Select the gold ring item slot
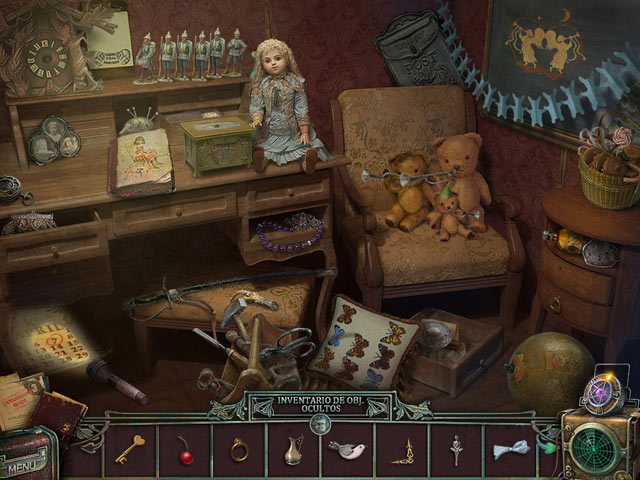The width and height of the screenshot is (640, 480). (x=239, y=449)
